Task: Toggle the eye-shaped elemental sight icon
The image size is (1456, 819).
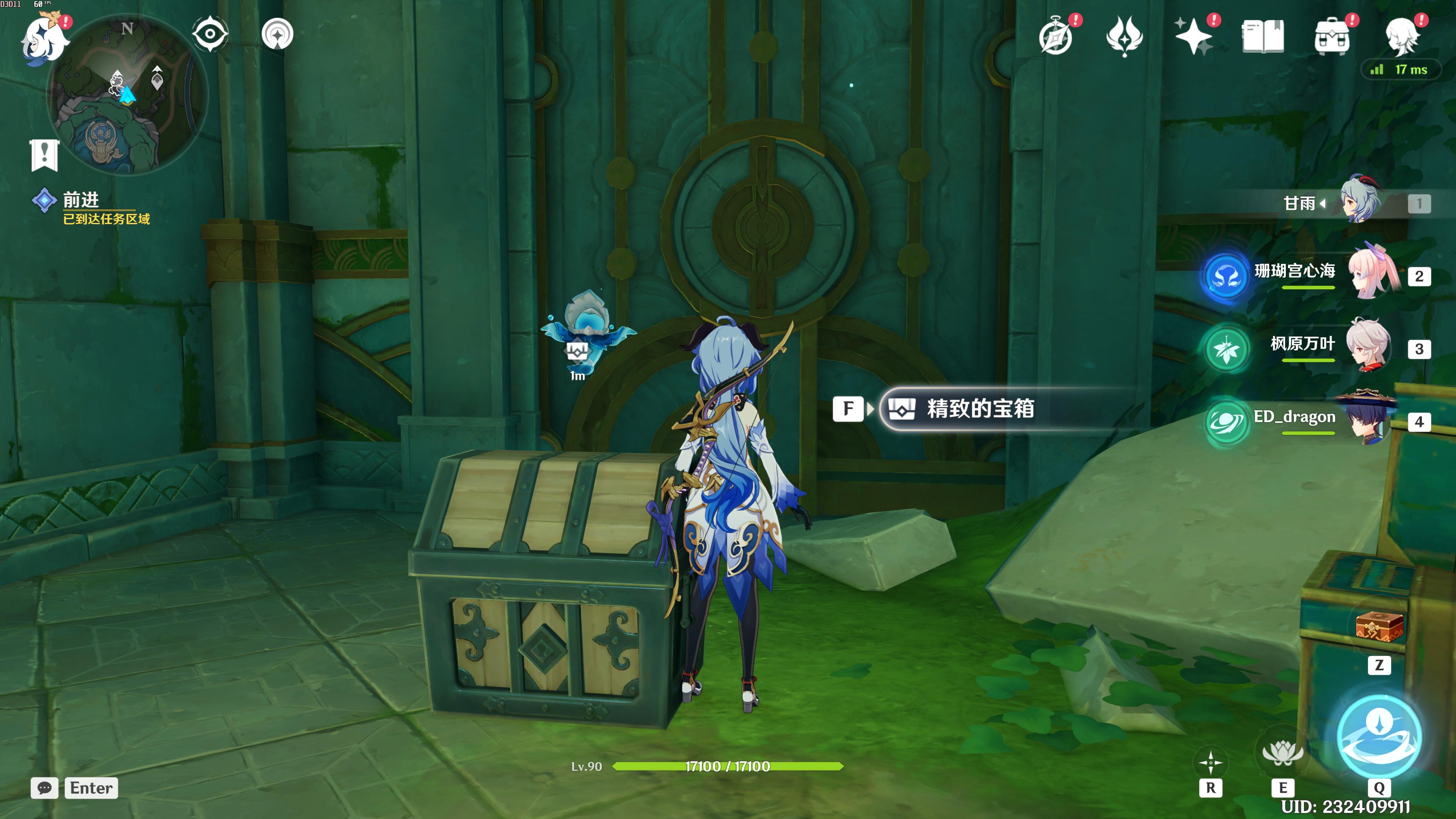Action: 210,34
